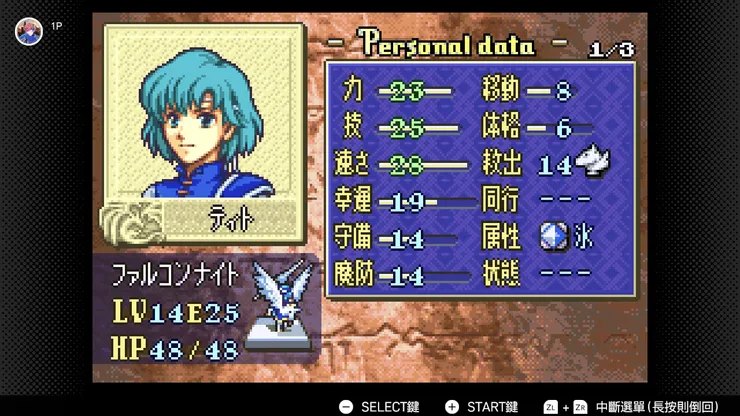Select the 1/3 page indicator
Screen dimensions: 740x416
pos(610,47)
